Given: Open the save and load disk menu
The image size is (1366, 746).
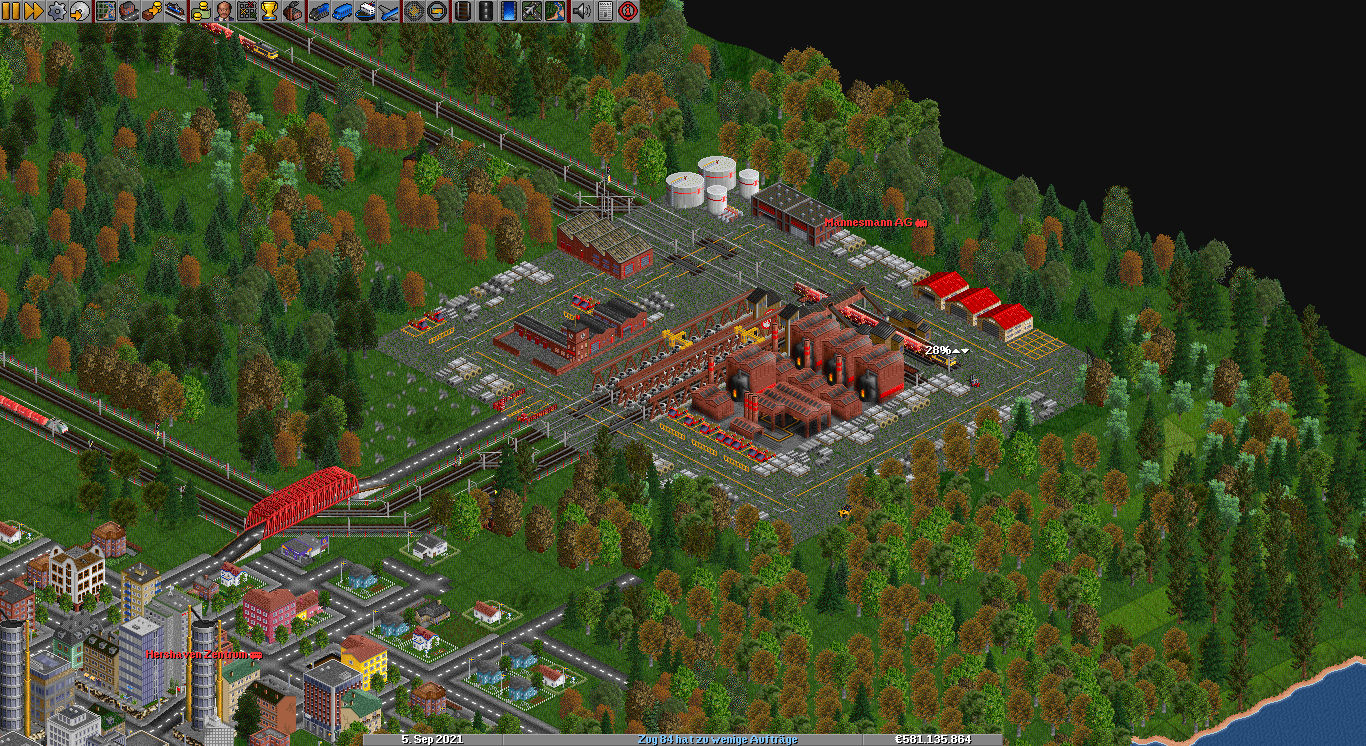Looking at the screenshot, I should tap(79, 11).
